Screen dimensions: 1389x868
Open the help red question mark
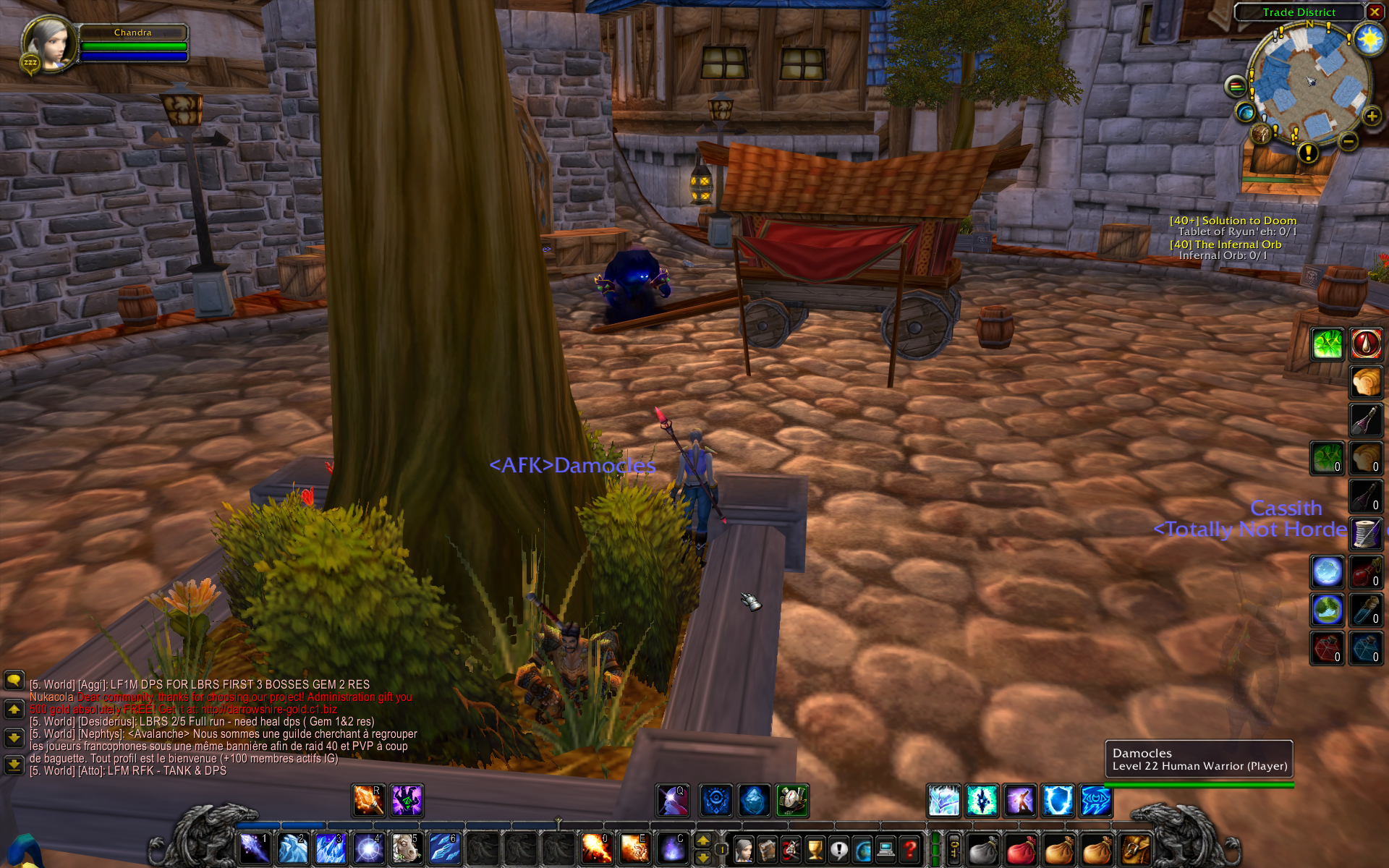pos(910,849)
